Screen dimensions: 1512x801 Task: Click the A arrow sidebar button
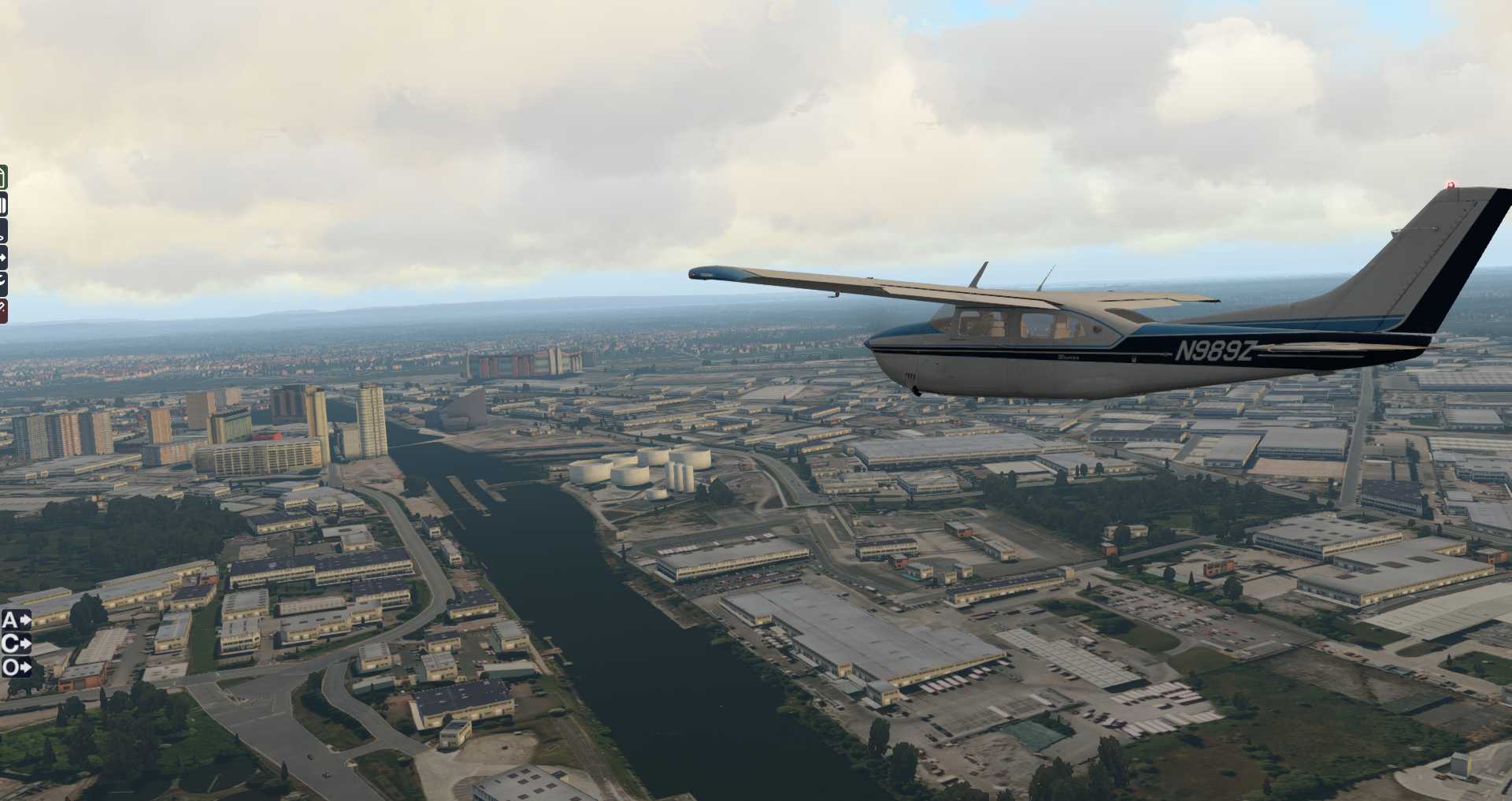(x=16, y=620)
